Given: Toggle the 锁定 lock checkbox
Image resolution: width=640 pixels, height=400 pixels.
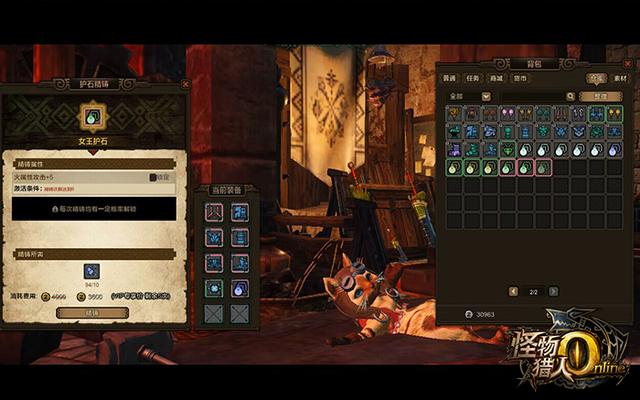Looking at the screenshot, I should 154,177.
